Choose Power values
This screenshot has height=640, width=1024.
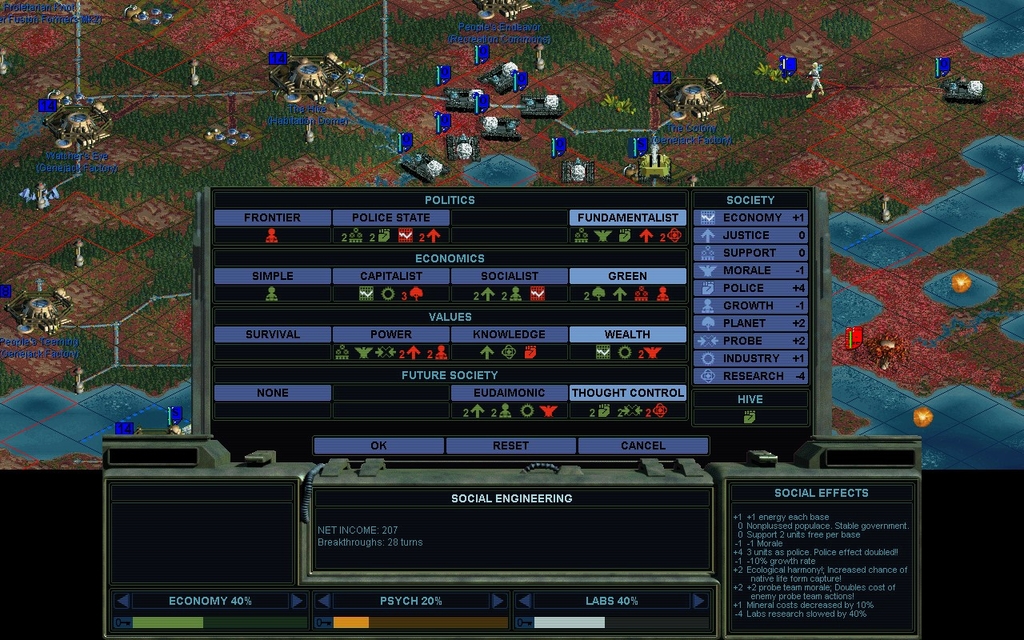pos(391,334)
